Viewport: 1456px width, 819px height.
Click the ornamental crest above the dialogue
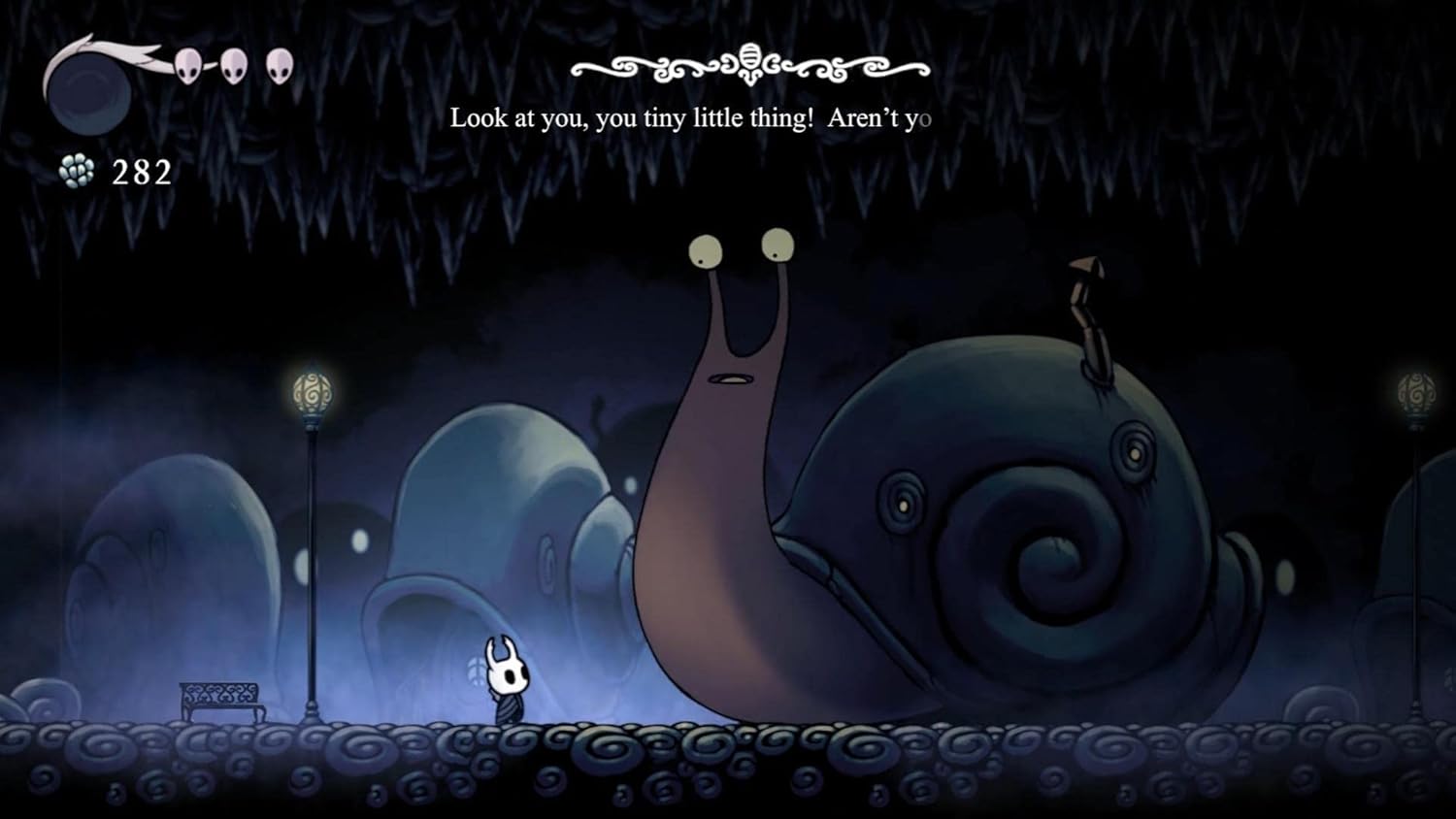point(749,60)
